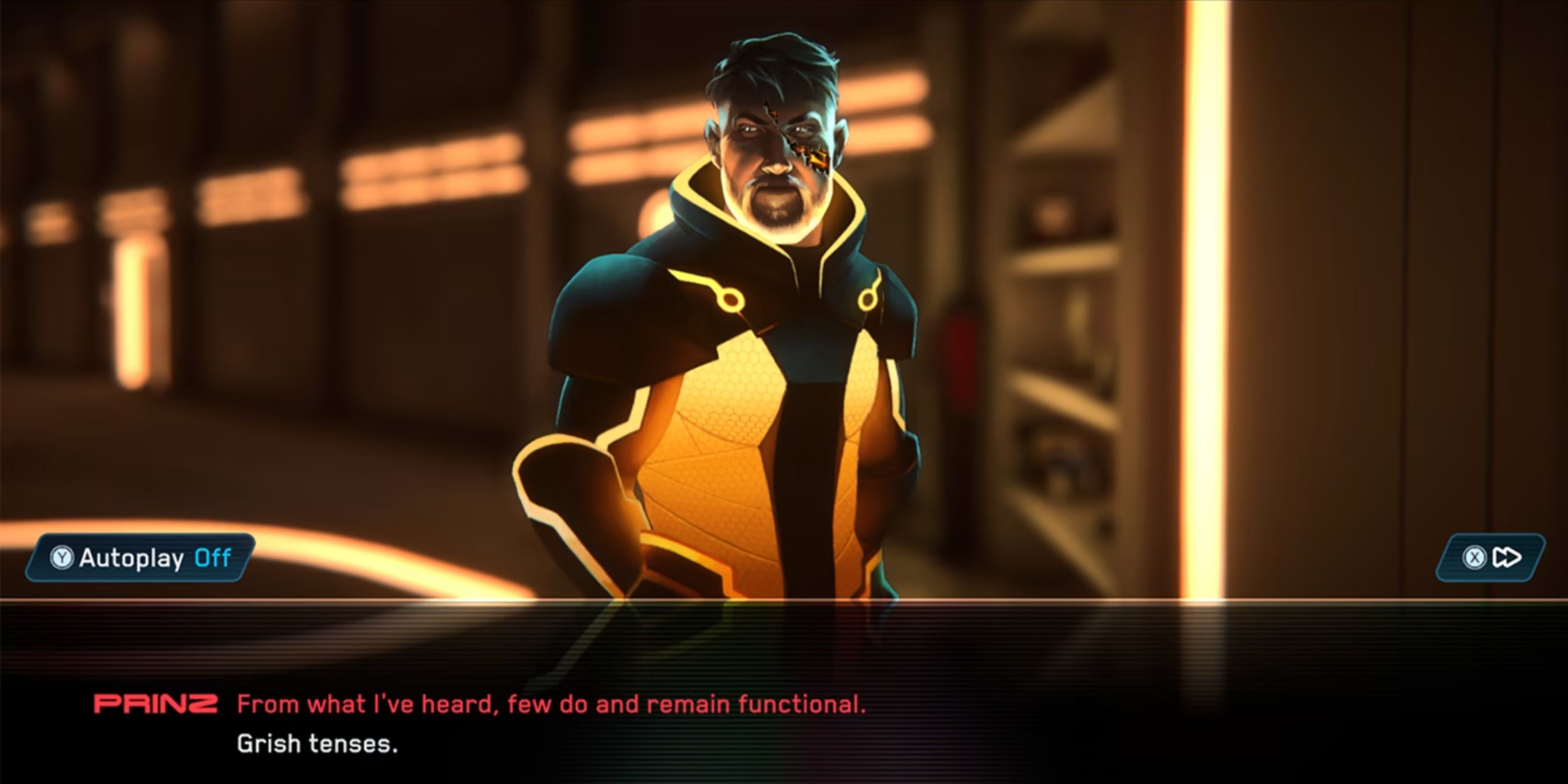Click the line 'Grish tenses.'
The height and width of the screenshot is (784, 1568).
pyautogui.click(x=317, y=744)
